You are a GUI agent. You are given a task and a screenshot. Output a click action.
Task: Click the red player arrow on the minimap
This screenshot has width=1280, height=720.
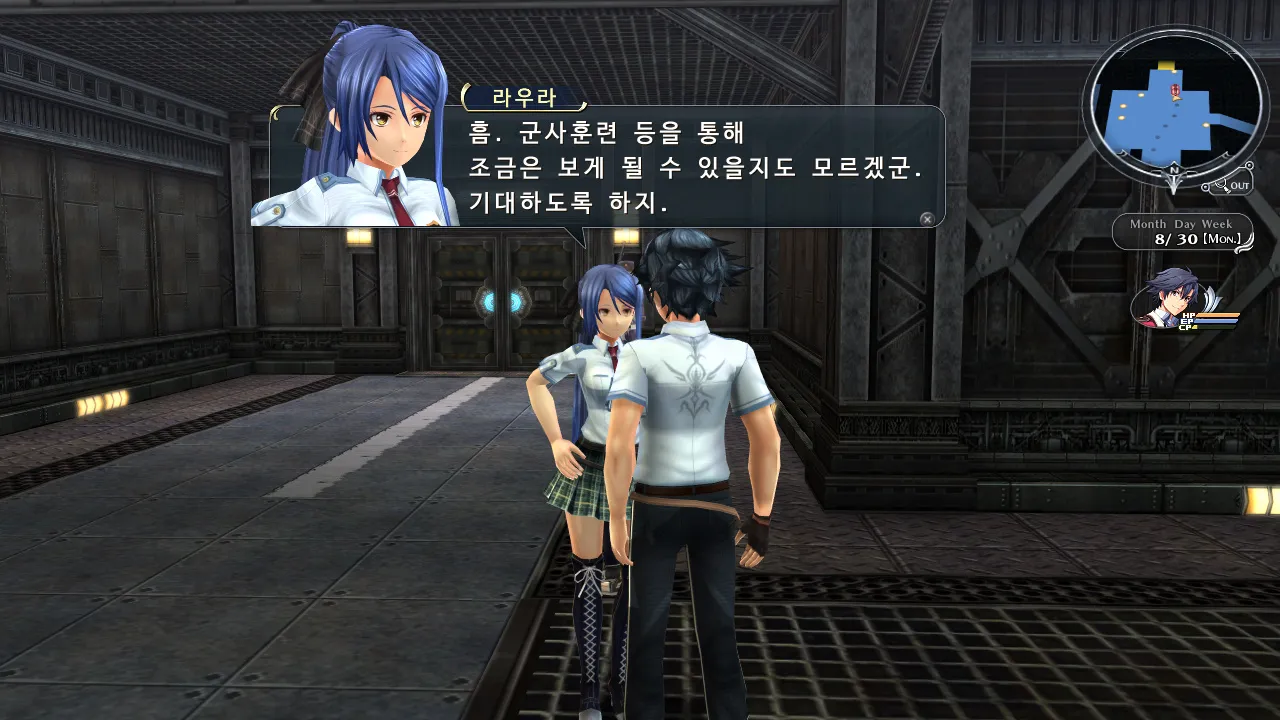(x=1175, y=90)
